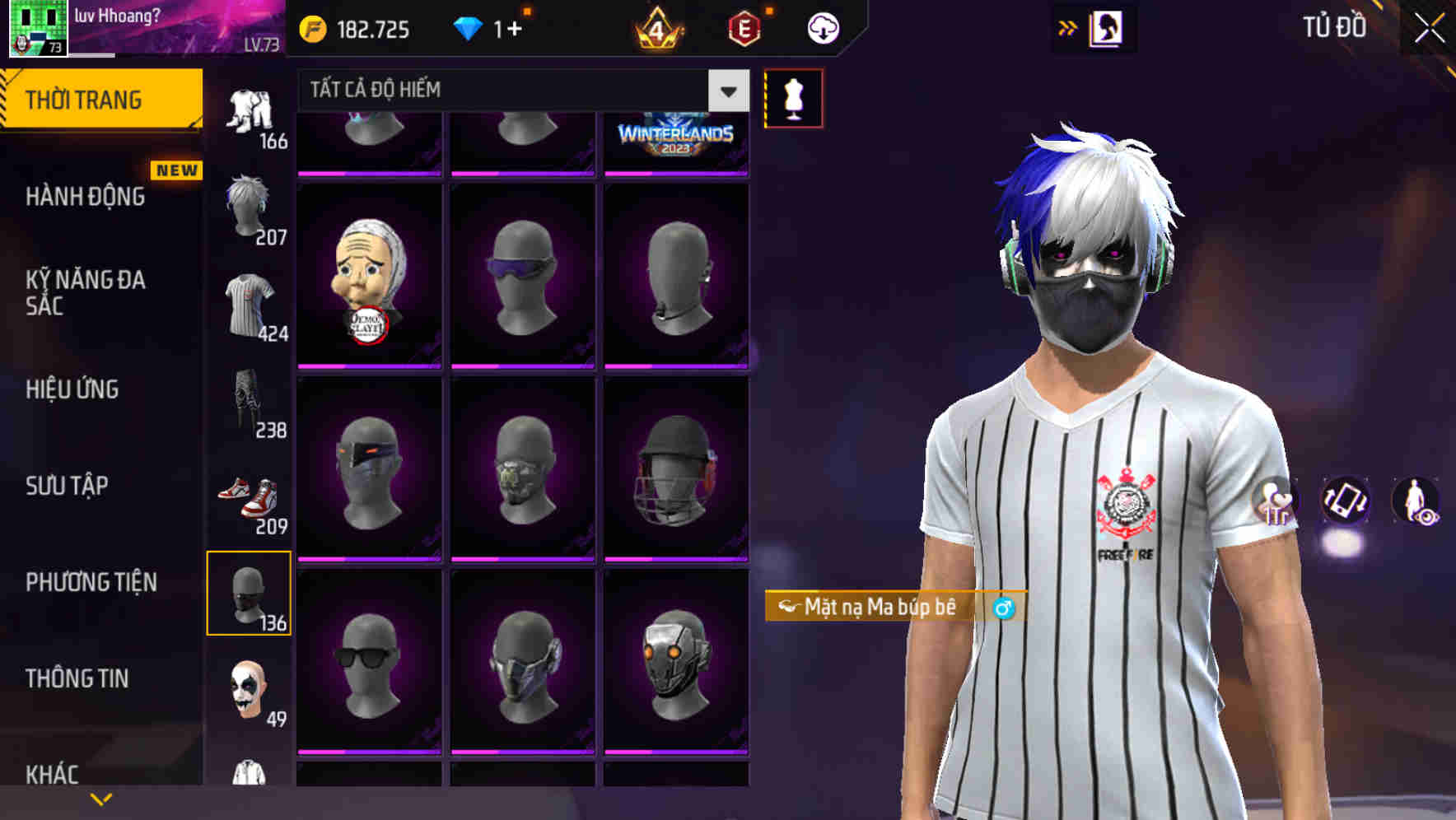Collapse panel with double-arrow chevron

click(x=1068, y=27)
